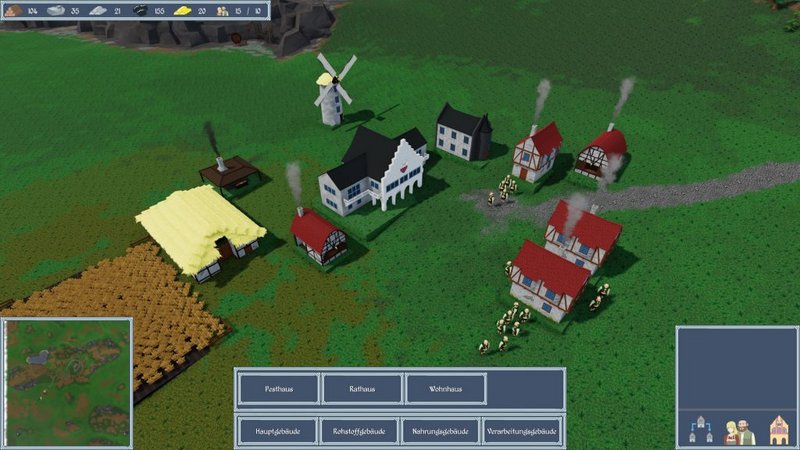Viewport: 800px width, 450px height.
Task: Click the orange town hall icon
Action: tap(778, 431)
